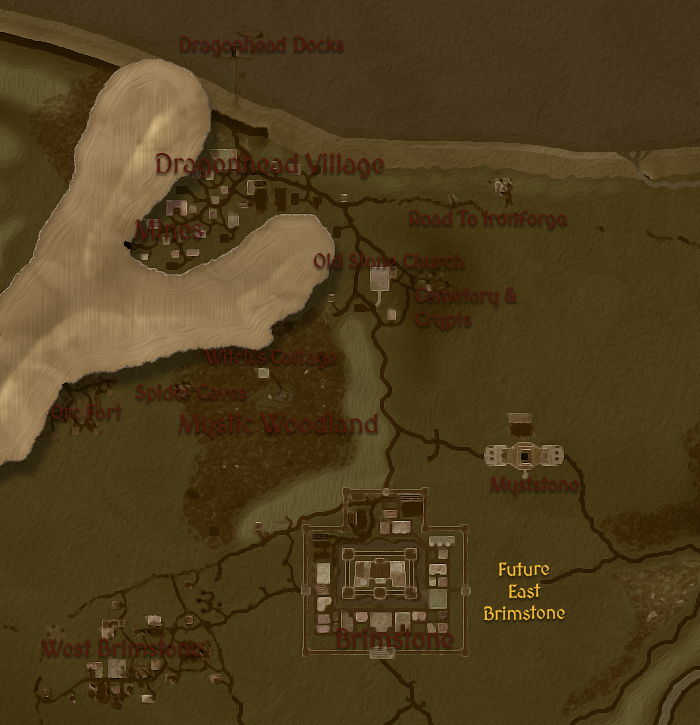Choose the Spider Caves location label

[x=190, y=393]
